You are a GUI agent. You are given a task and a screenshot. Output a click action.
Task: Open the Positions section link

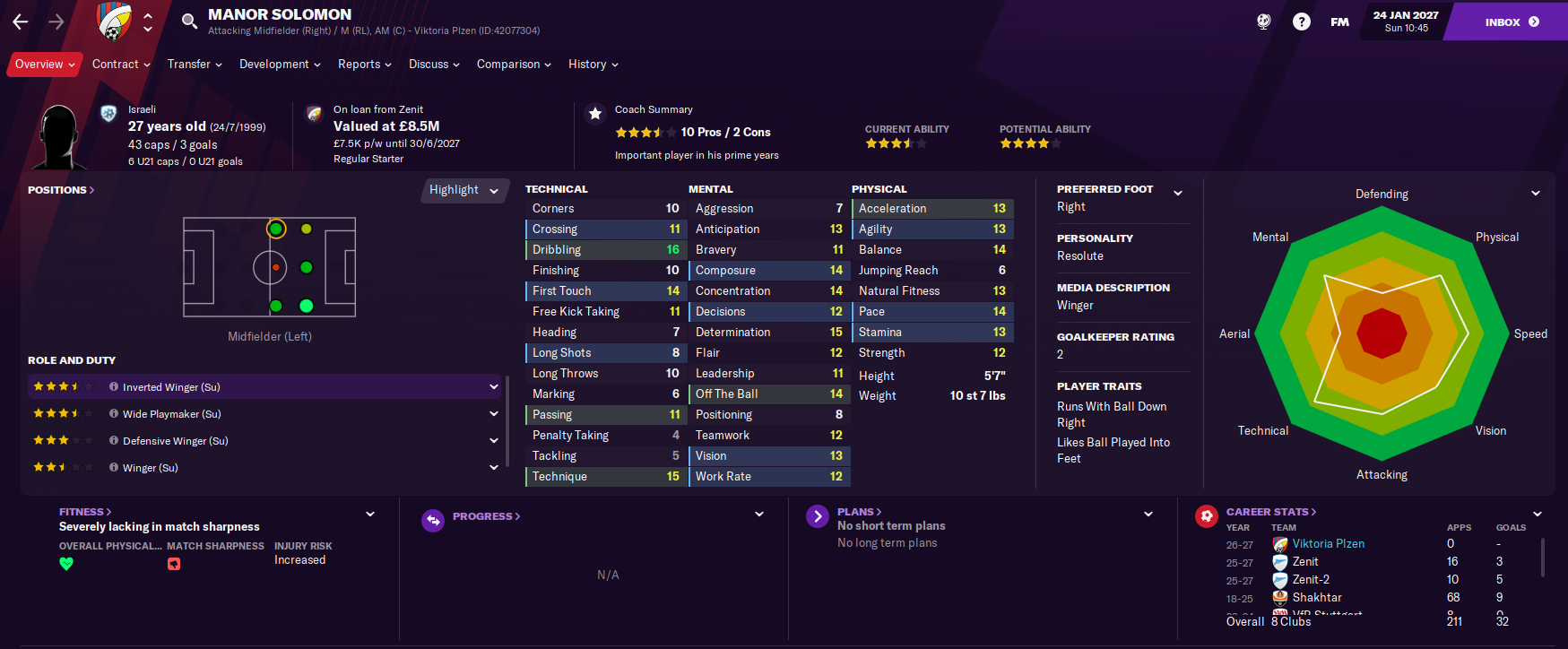pos(61,190)
